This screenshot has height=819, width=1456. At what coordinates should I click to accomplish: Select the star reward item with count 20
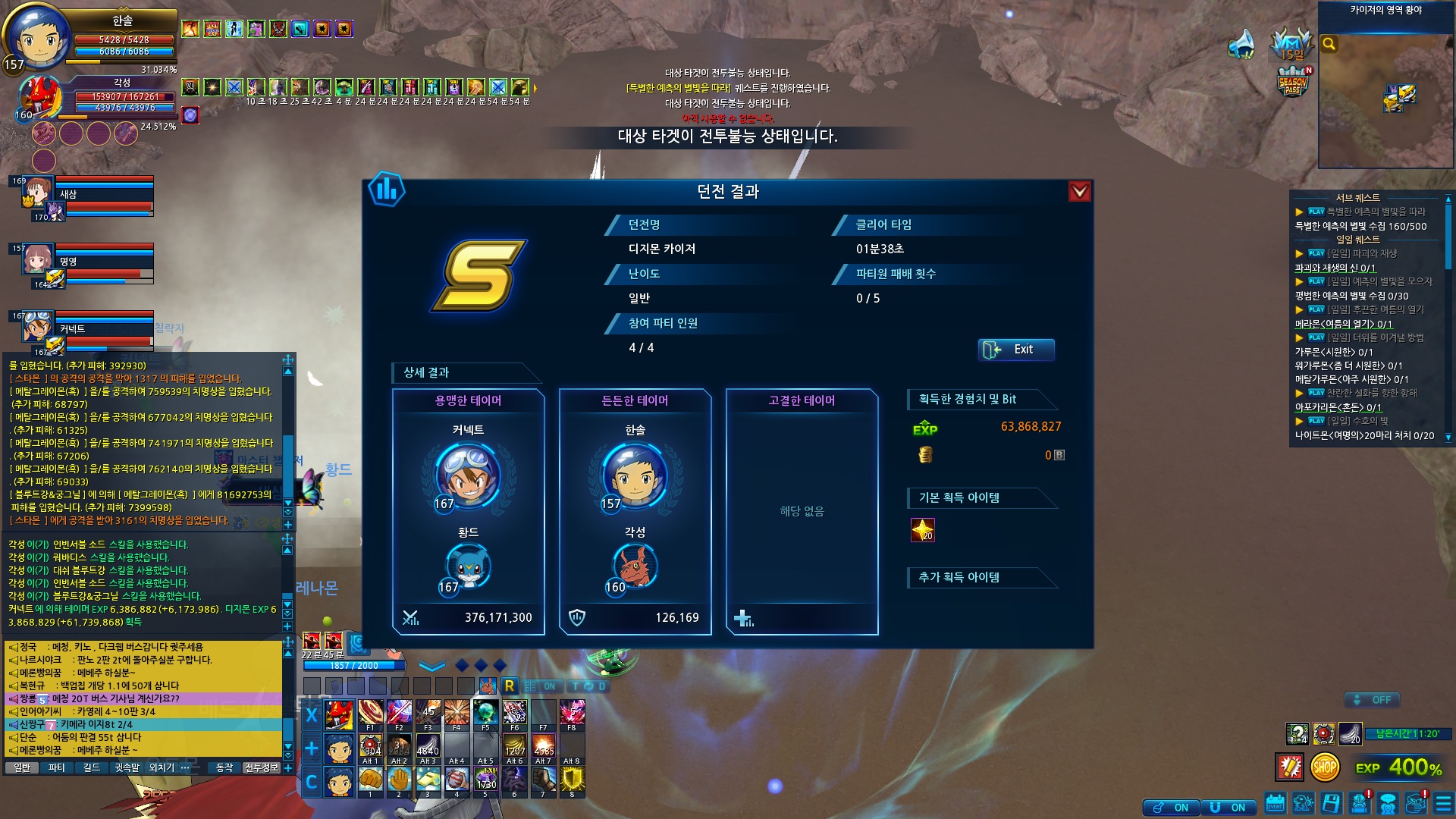pyautogui.click(x=922, y=530)
